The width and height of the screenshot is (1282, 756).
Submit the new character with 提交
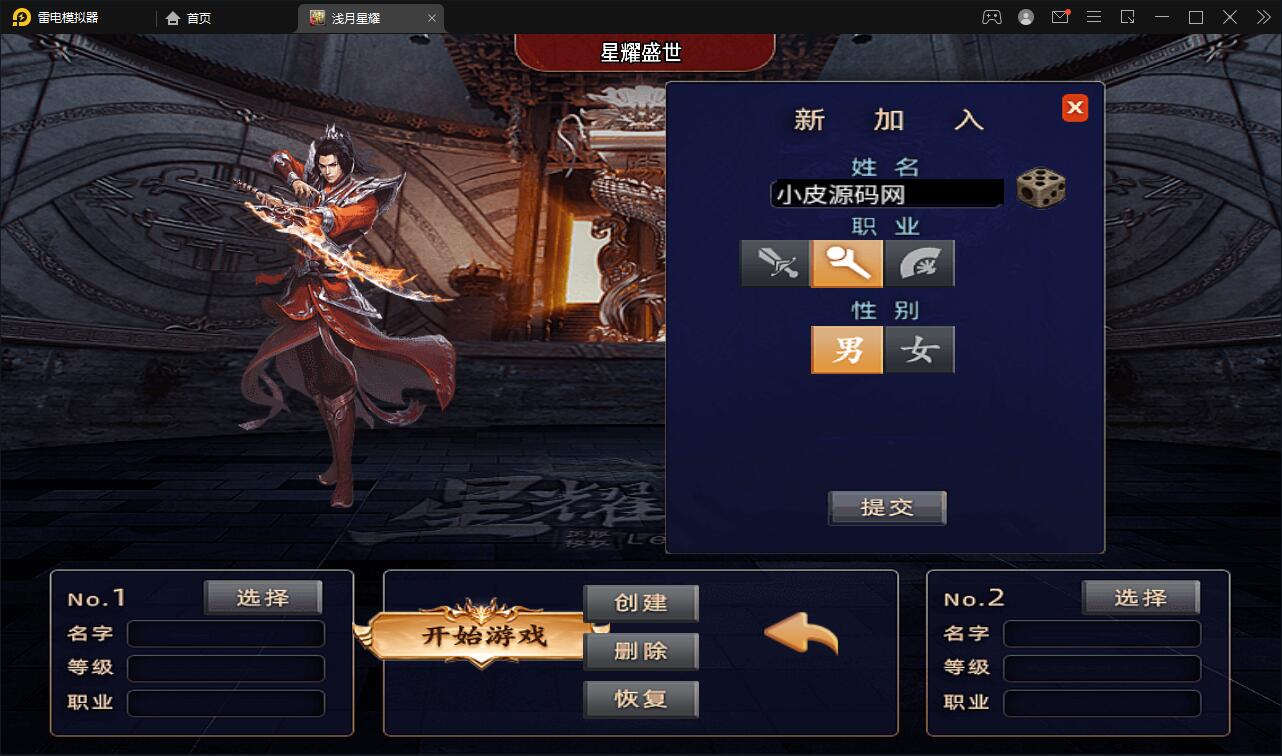[x=887, y=507]
